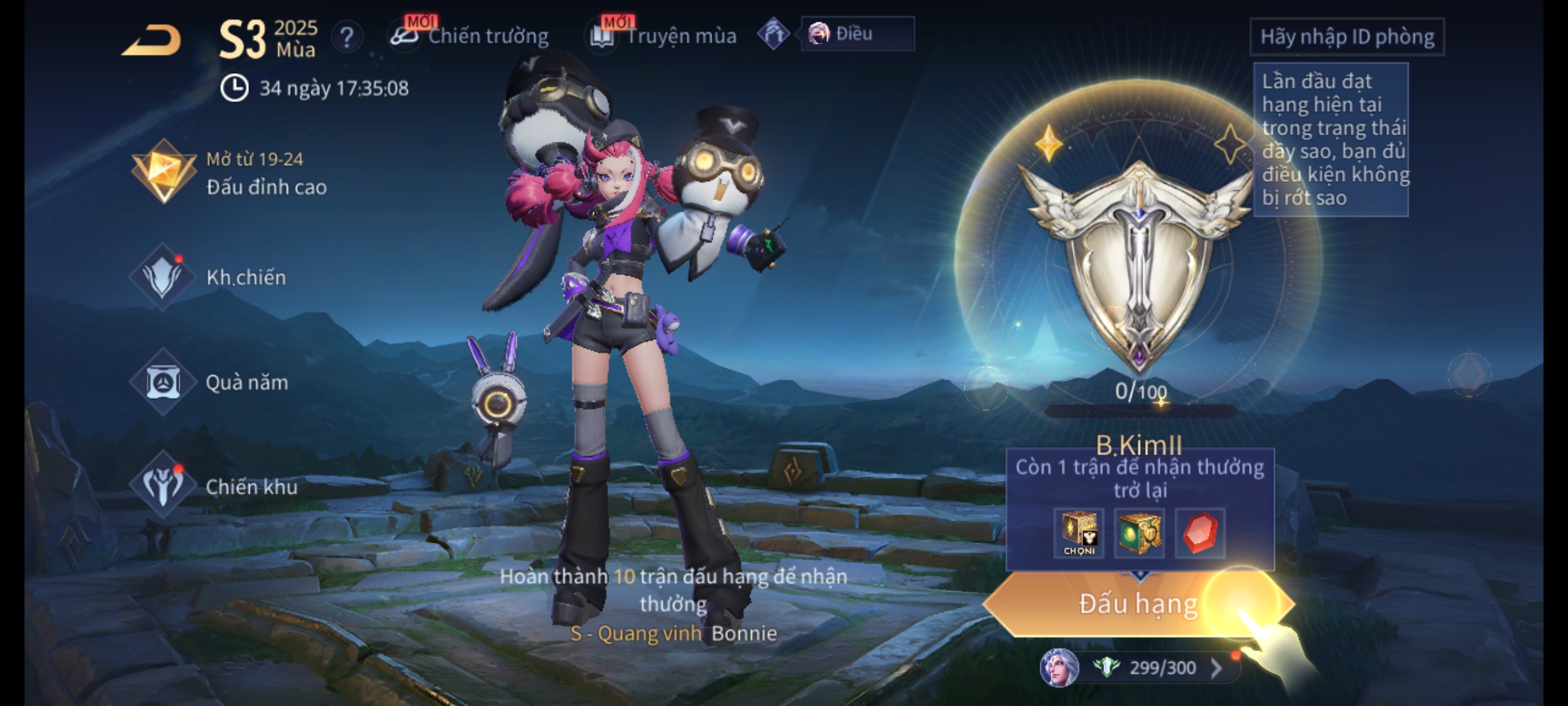1568x706 pixels.
Task: Inspect the green gem reward chest
Action: click(x=1139, y=533)
